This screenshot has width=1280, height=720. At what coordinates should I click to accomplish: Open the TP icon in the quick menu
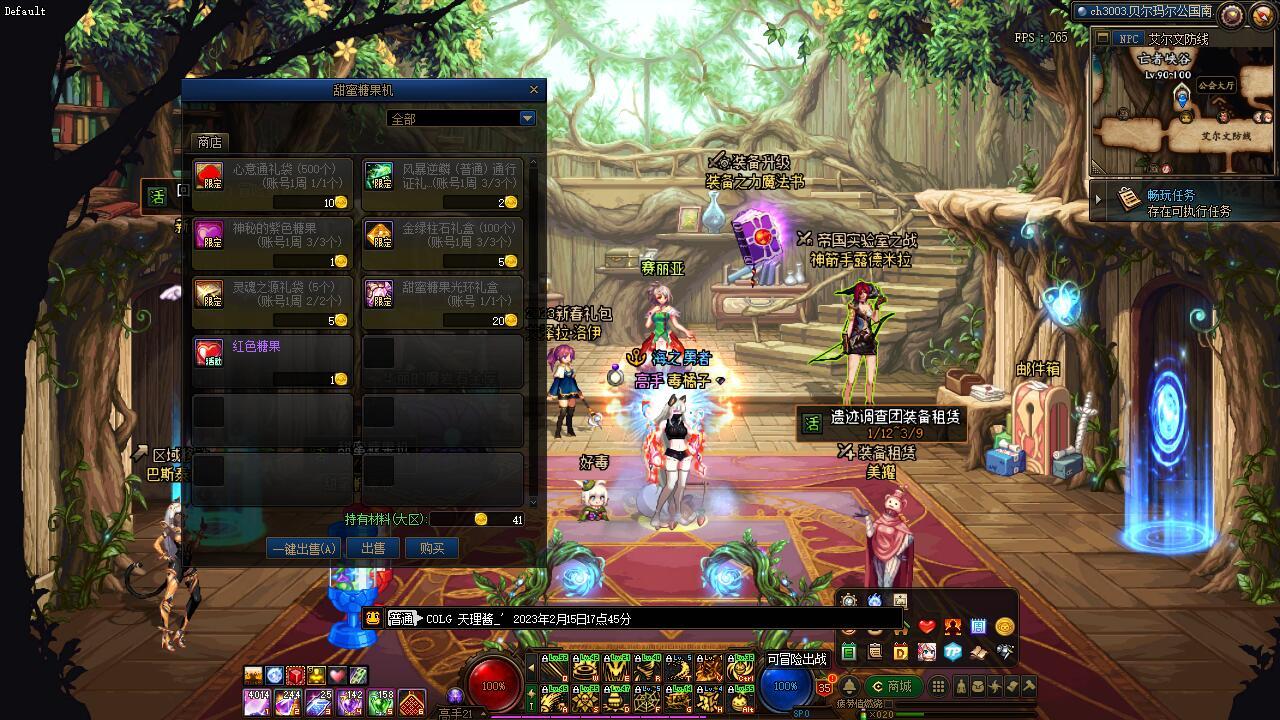pos(953,651)
